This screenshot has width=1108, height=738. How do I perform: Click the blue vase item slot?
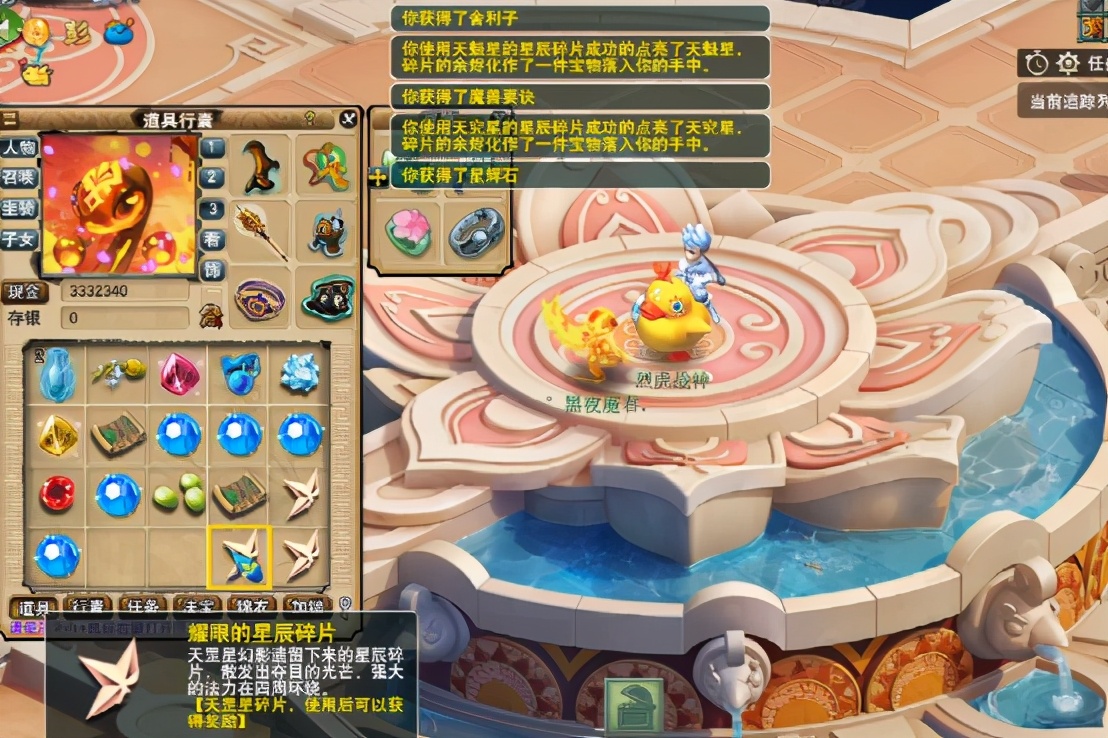56,373
